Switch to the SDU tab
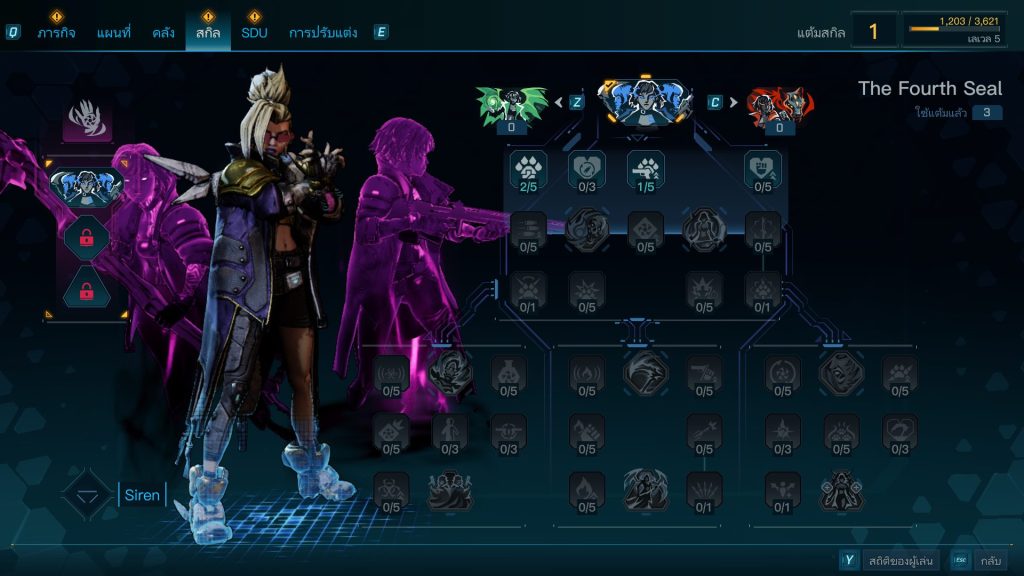This screenshot has width=1024, height=576. pos(254,33)
